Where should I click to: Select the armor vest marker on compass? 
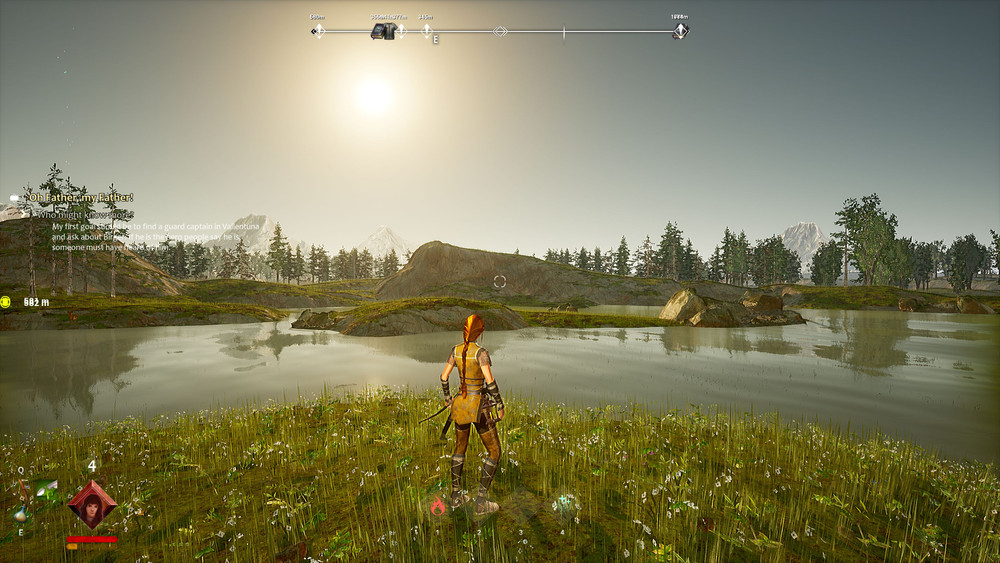coord(382,31)
